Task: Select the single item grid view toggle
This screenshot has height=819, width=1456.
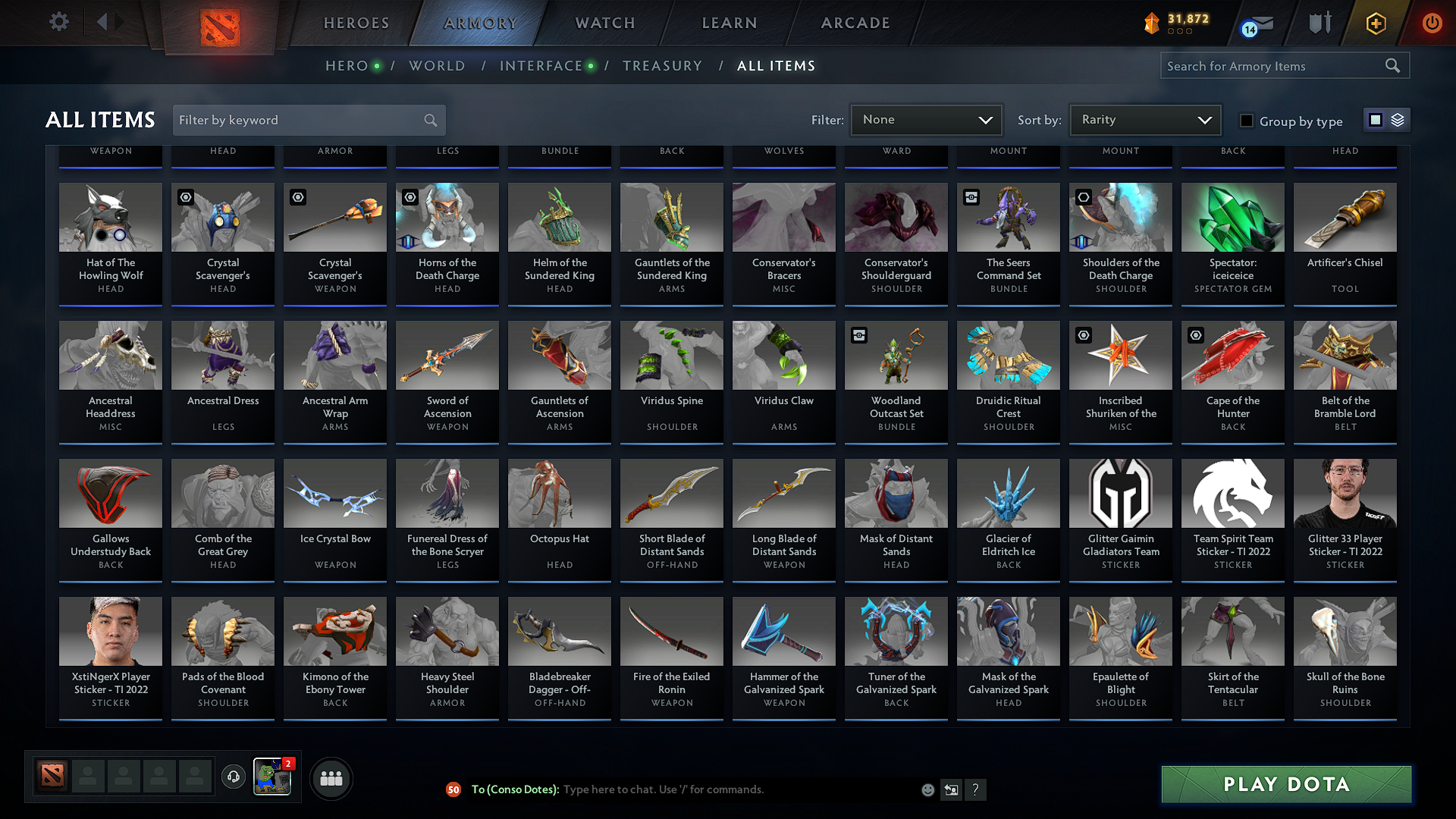Action: (1376, 120)
